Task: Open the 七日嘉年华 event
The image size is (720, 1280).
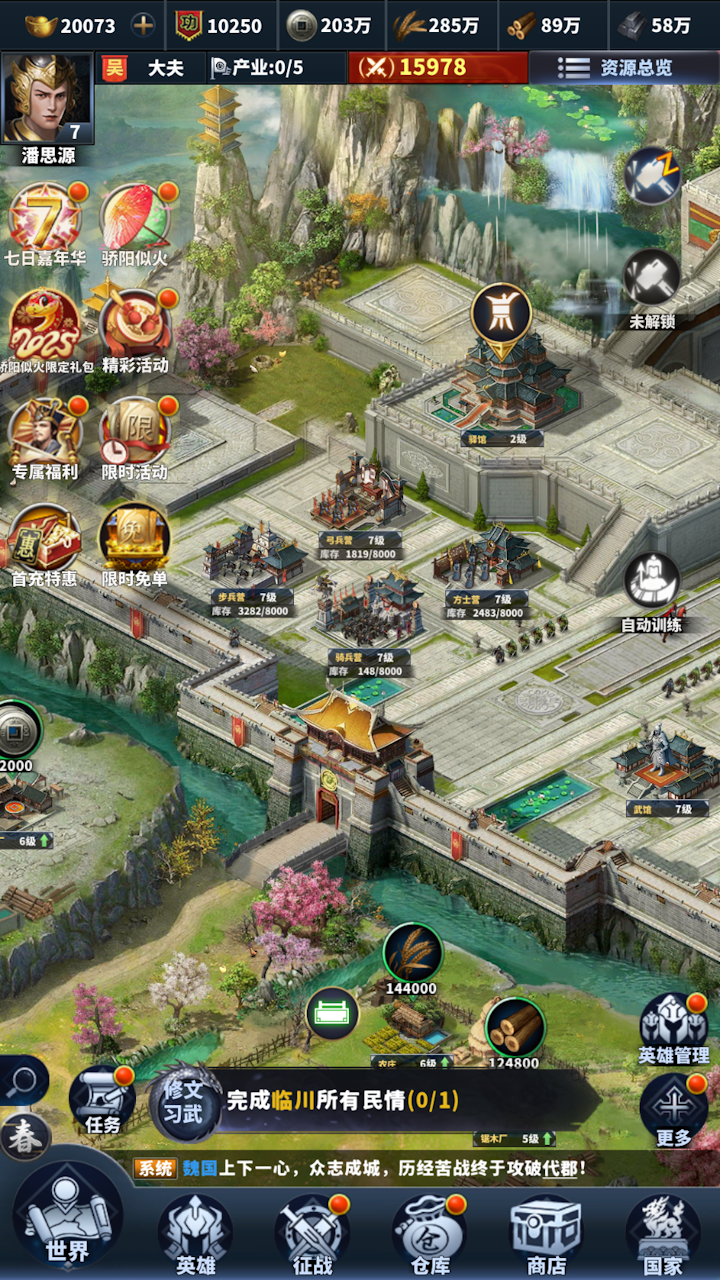Action: (46, 220)
